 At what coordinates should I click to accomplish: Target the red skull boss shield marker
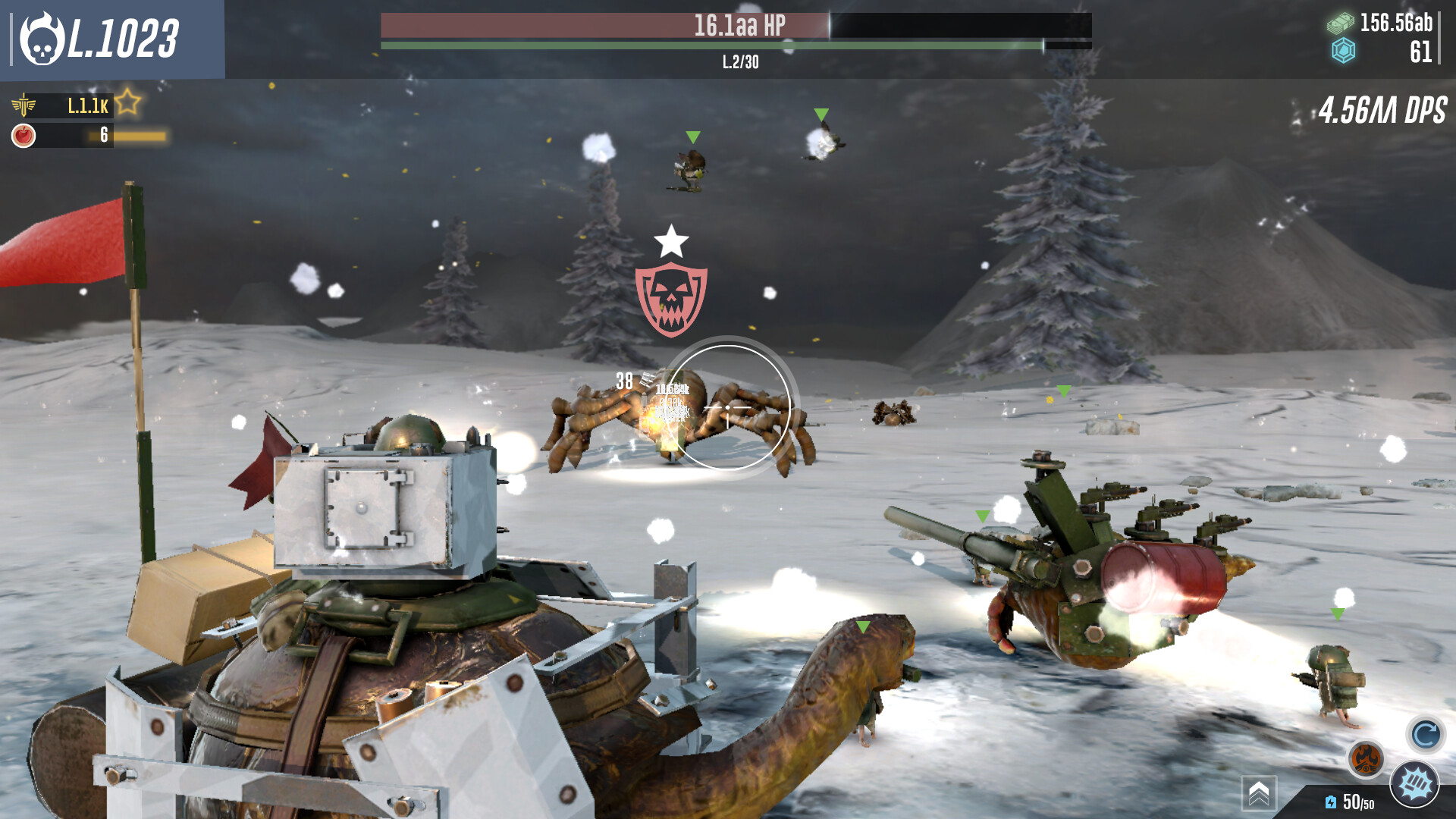click(670, 296)
